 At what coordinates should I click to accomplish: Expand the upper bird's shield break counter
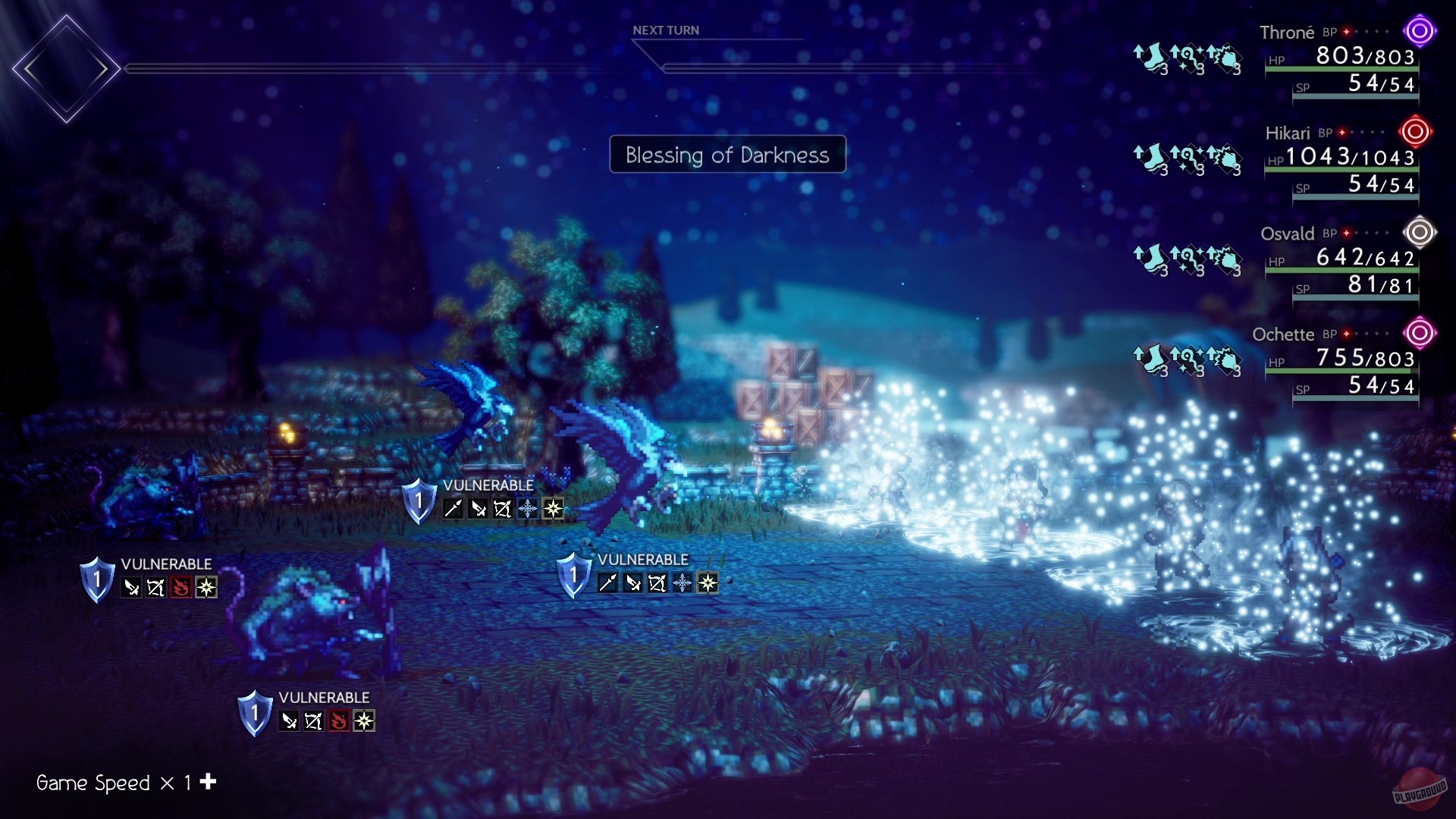420,499
